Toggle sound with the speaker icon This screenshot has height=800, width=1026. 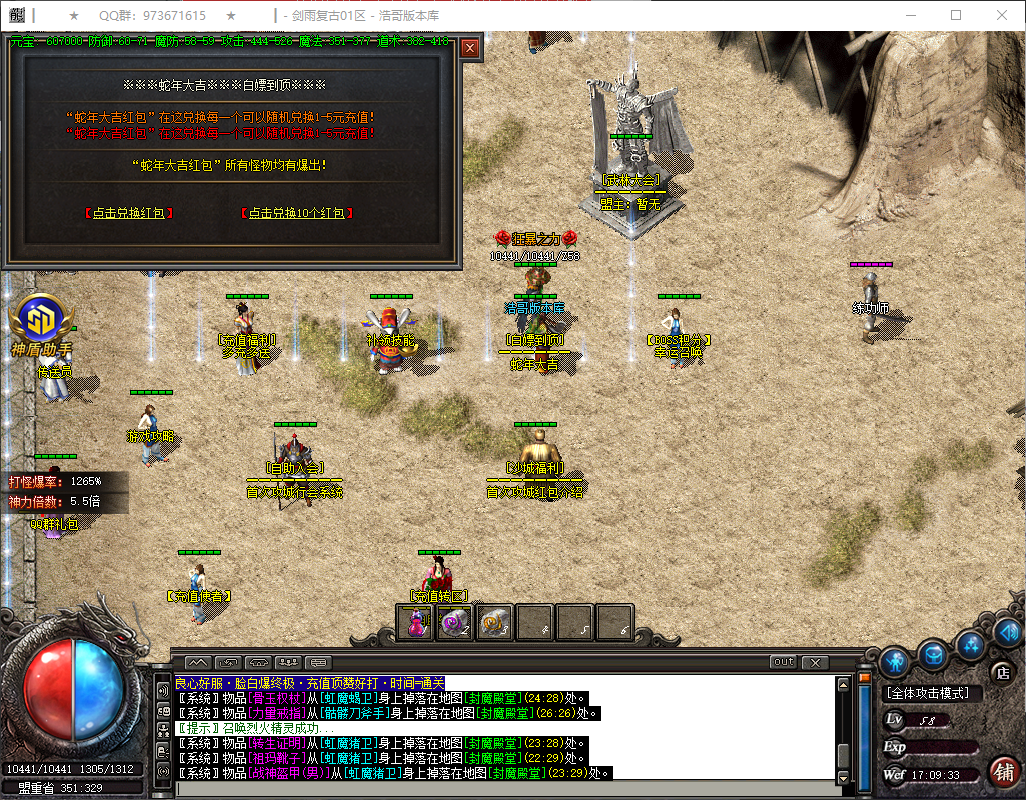point(1006,631)
